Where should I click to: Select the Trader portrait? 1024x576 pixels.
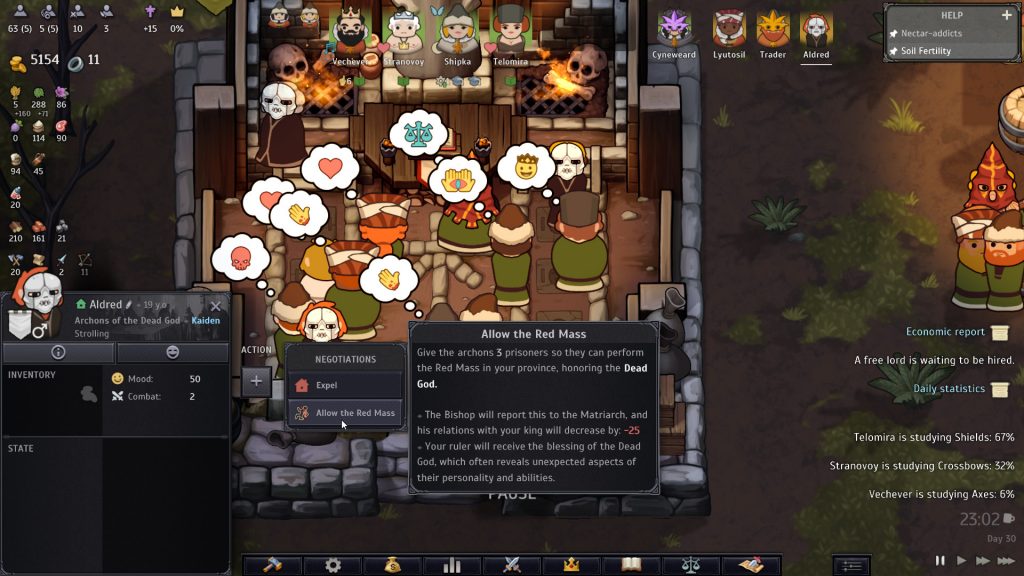tap(772, 30)
